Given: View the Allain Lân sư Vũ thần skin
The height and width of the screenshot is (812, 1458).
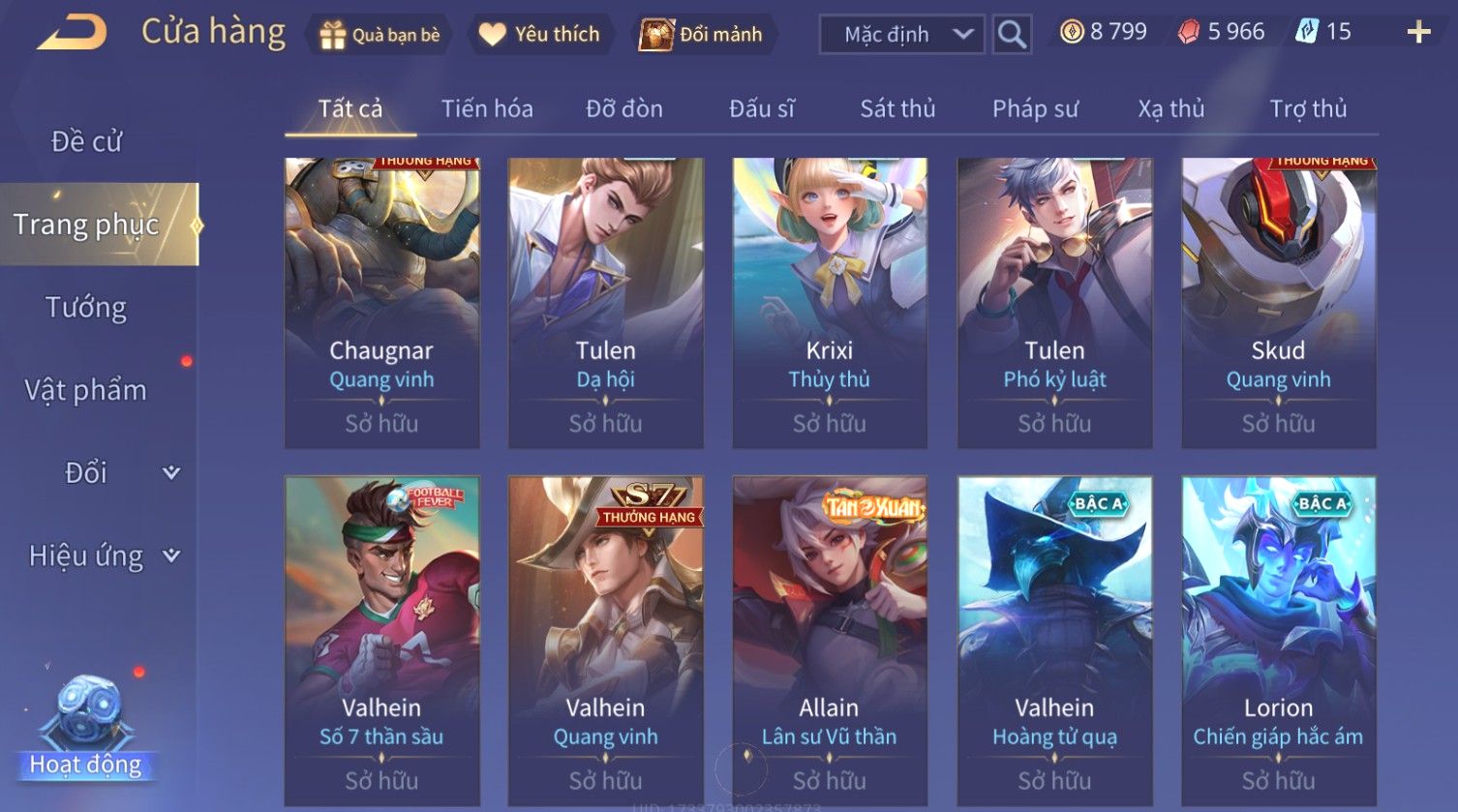Looking at the screenshot, I should coord(830,639).
